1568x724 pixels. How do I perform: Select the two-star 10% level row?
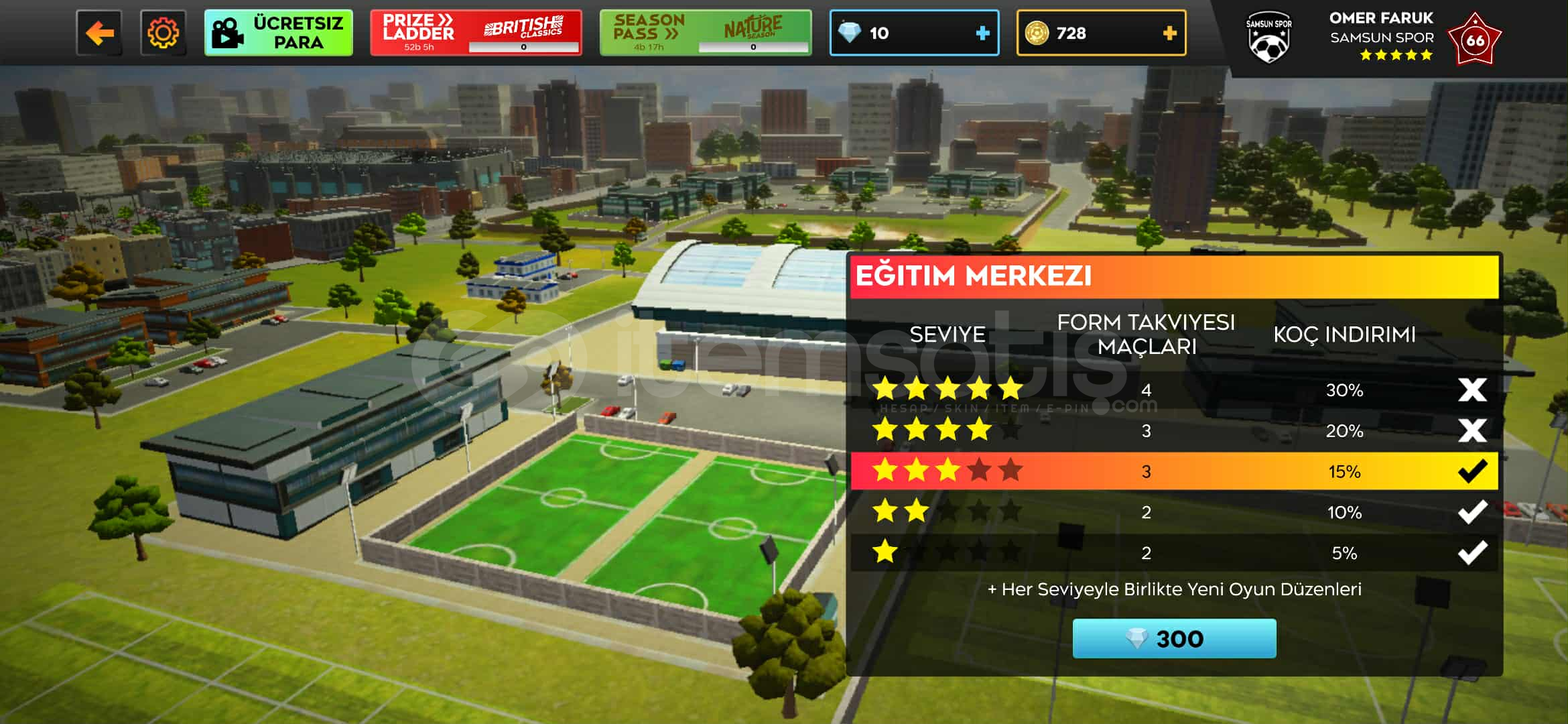pos(1174,512)
